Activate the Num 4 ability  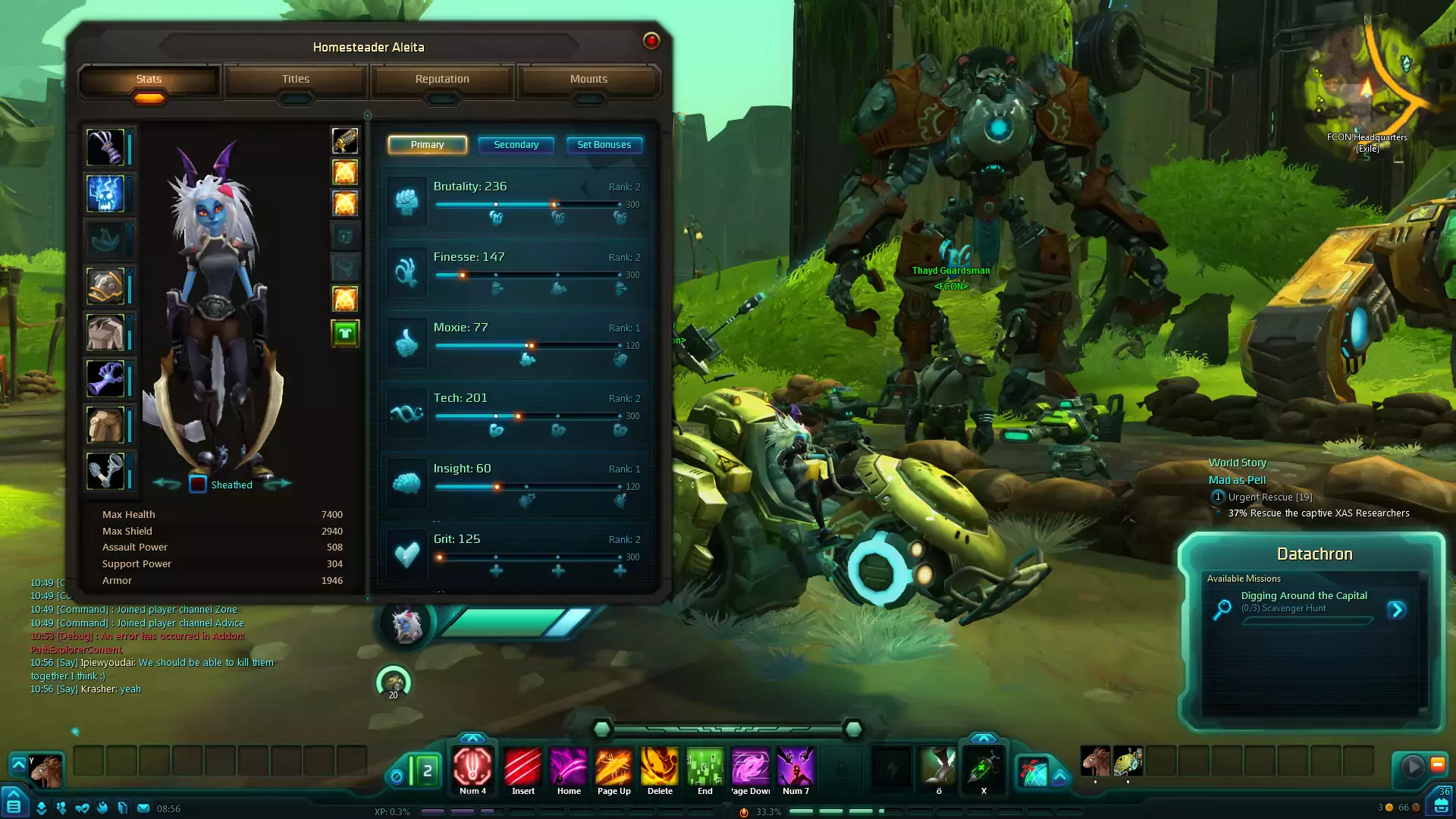[472, 767]
